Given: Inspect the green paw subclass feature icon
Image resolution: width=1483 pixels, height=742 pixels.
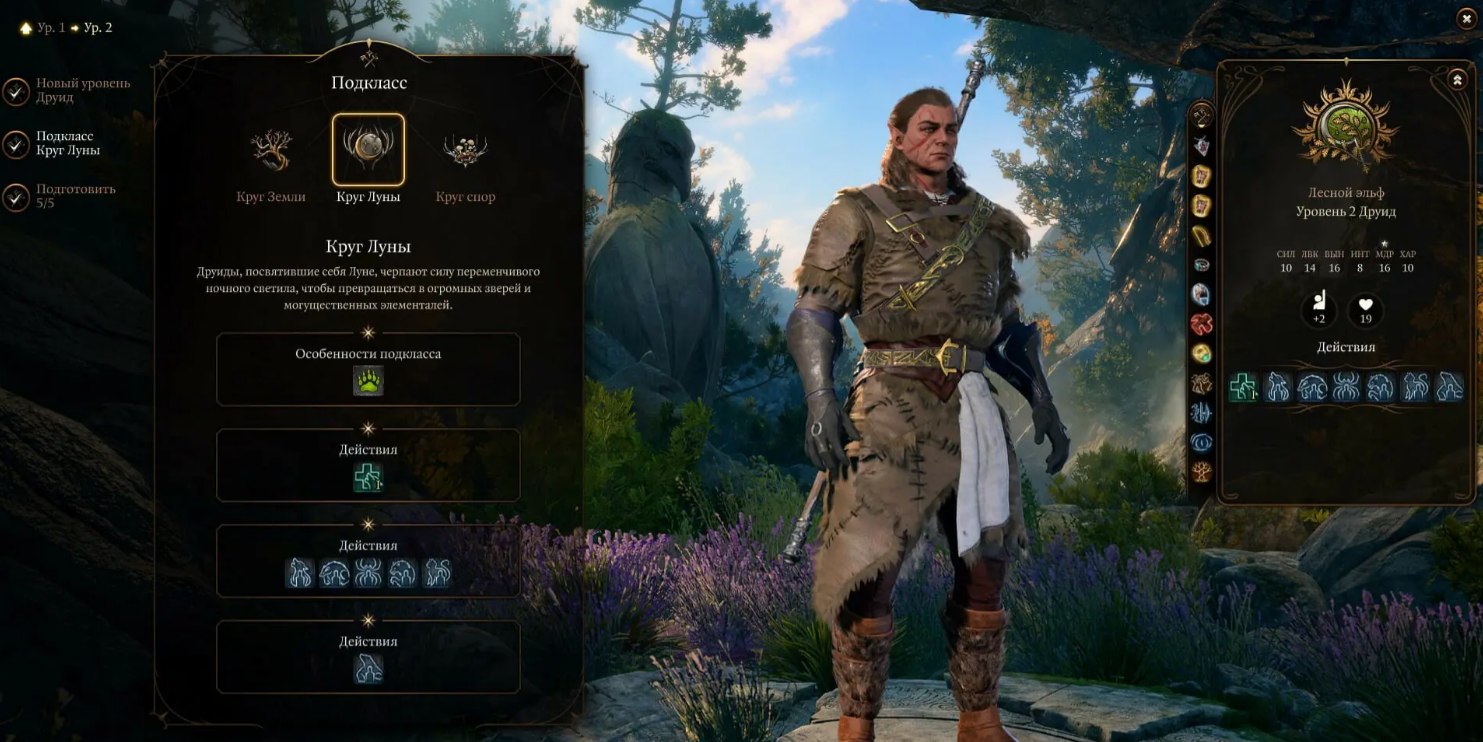Looking at the screenshot, I should coord(368,381).
